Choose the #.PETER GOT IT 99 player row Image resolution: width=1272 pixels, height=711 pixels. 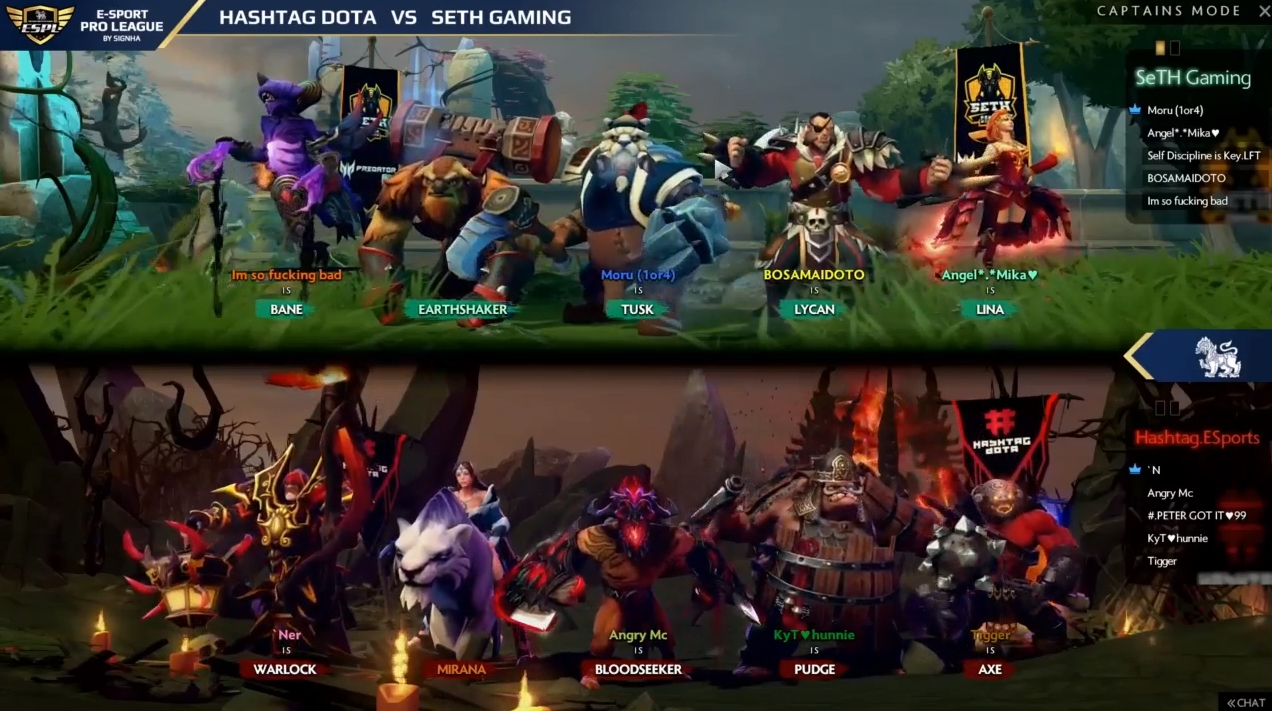pyautogui.click(x=1196, y=516)
